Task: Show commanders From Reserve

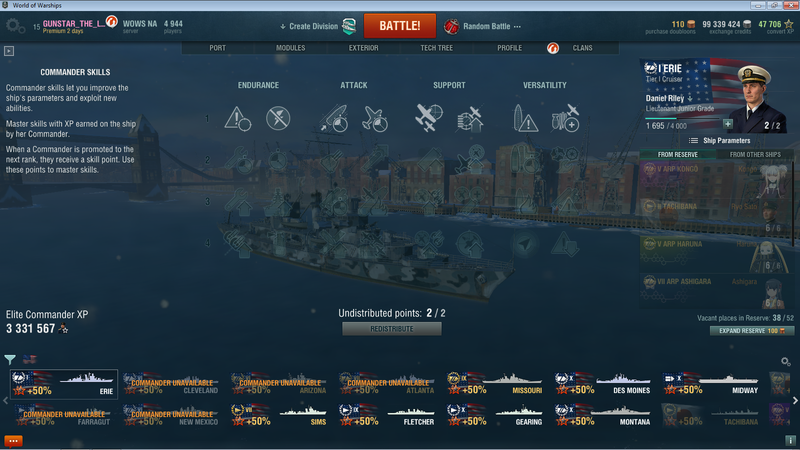Action: click(x=679, y=154)
